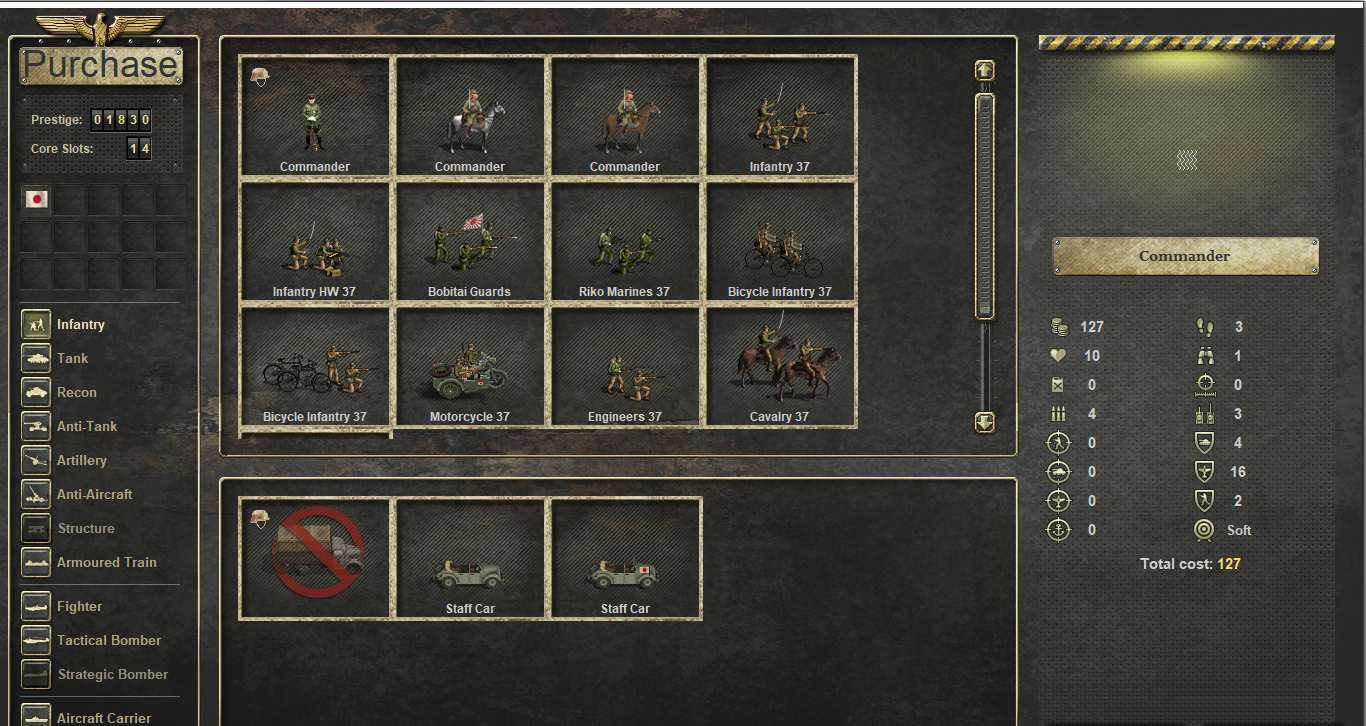
Task: Choose the no-transport truck option
Action: 315,558
